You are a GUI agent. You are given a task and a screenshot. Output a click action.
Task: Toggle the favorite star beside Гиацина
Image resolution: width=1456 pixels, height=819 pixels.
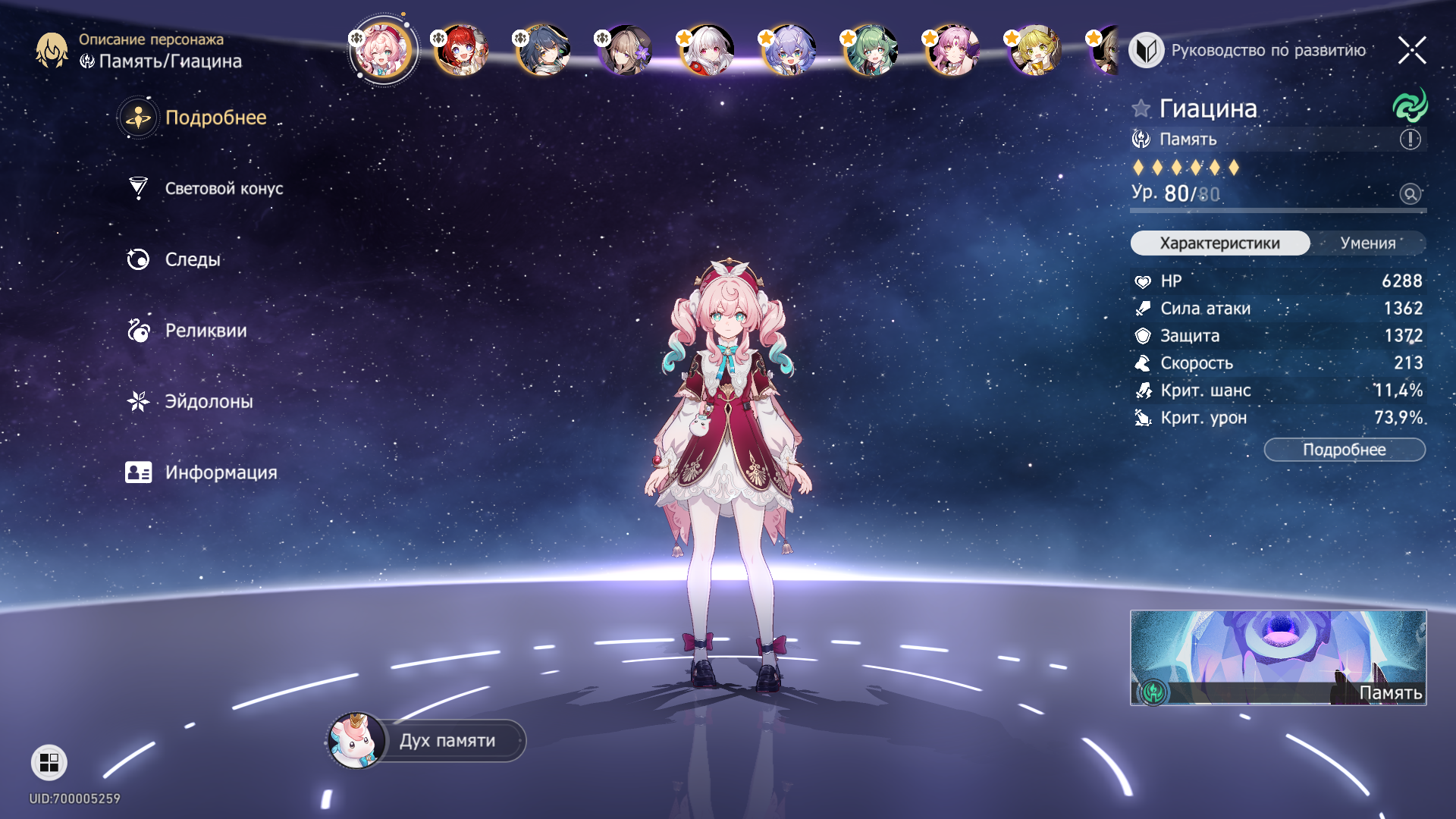(1141, 108)
